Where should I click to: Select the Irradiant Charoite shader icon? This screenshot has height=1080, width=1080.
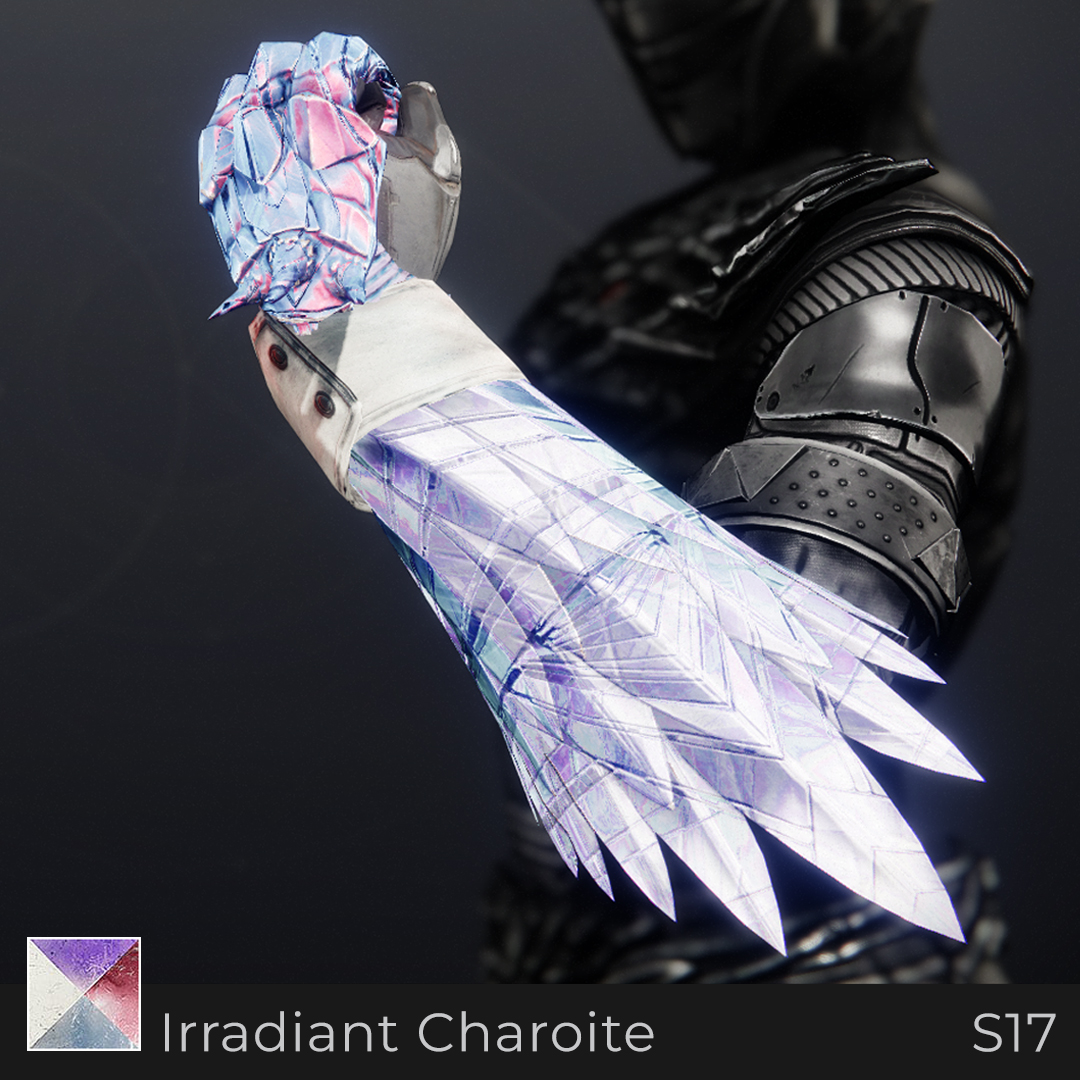click(84, 993)
